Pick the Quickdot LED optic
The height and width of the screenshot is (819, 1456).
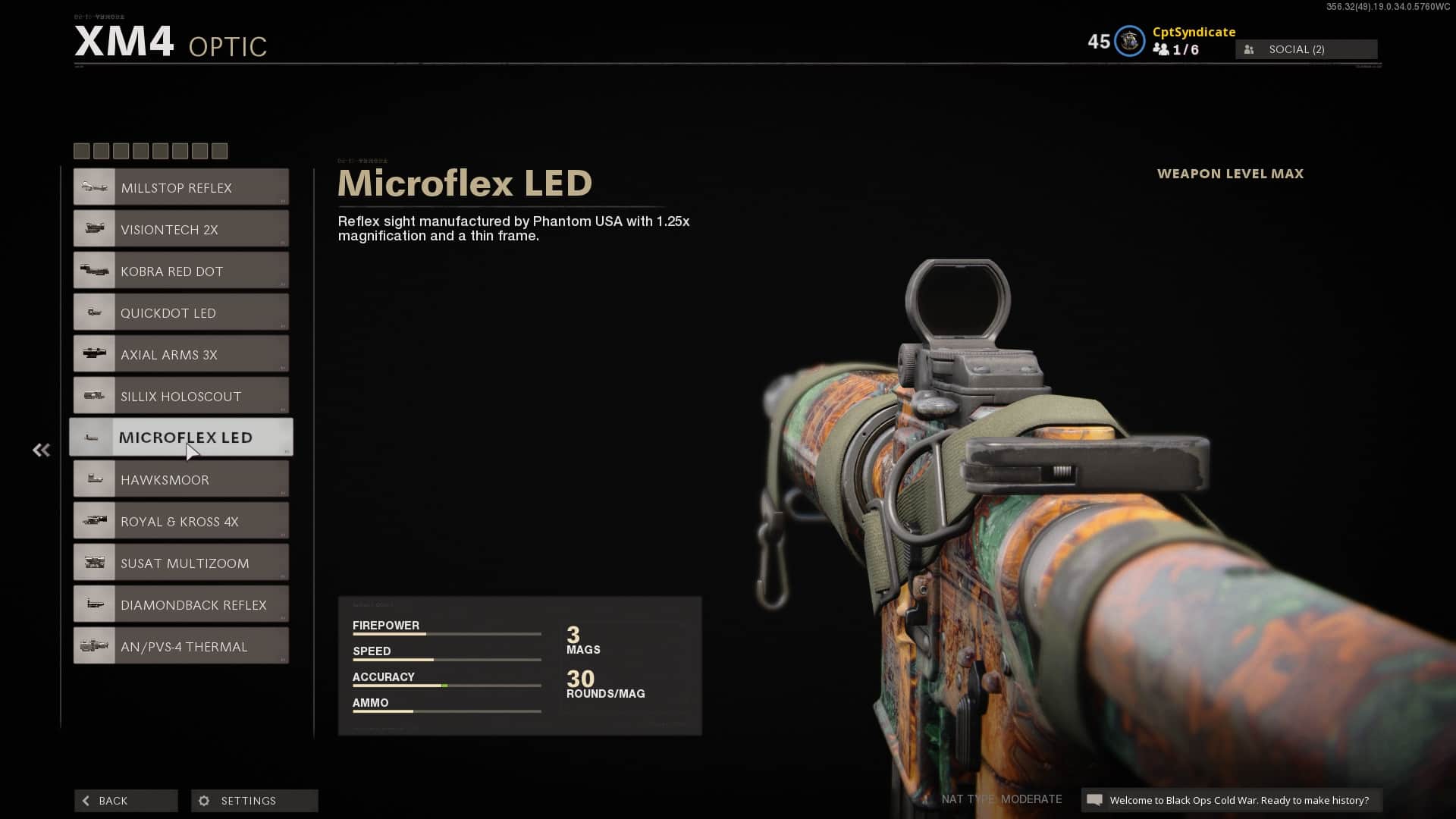(180, 312)
